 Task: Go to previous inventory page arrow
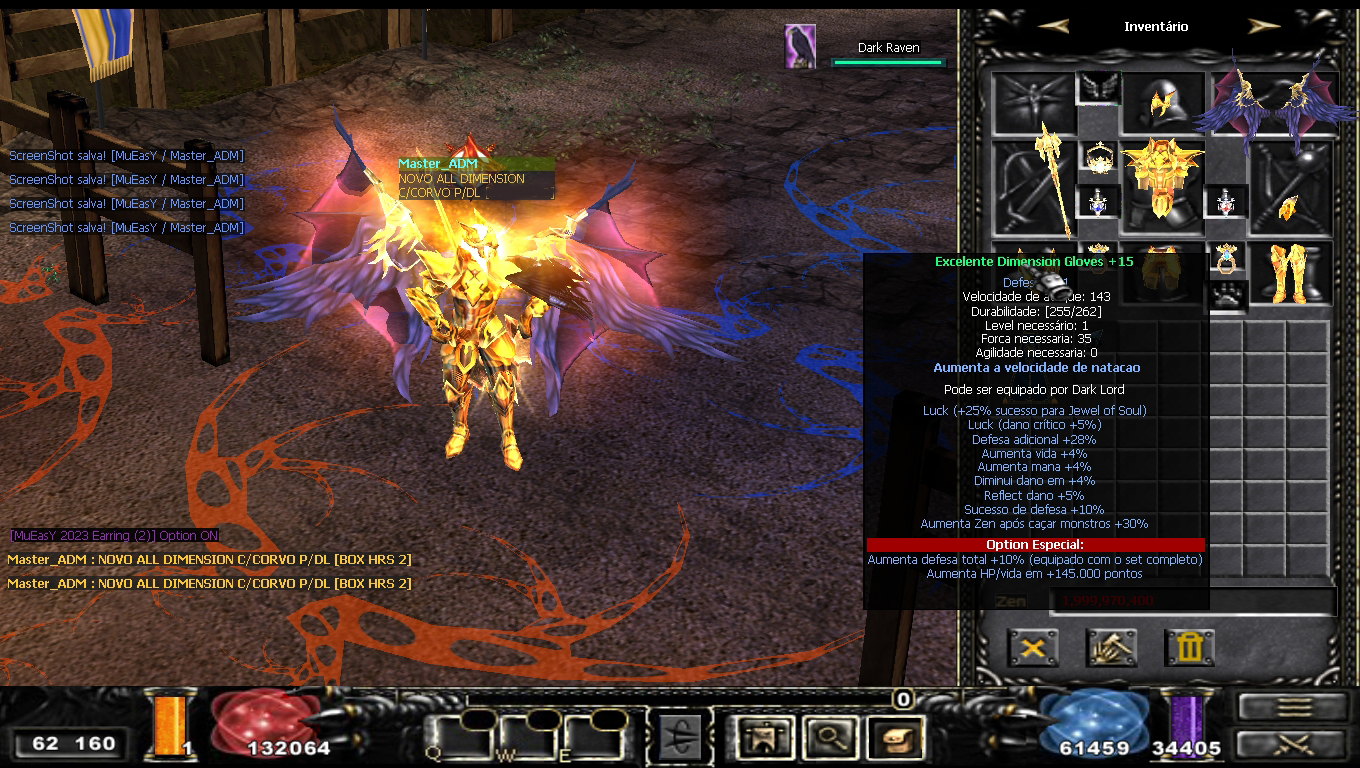pos(1053,27)
